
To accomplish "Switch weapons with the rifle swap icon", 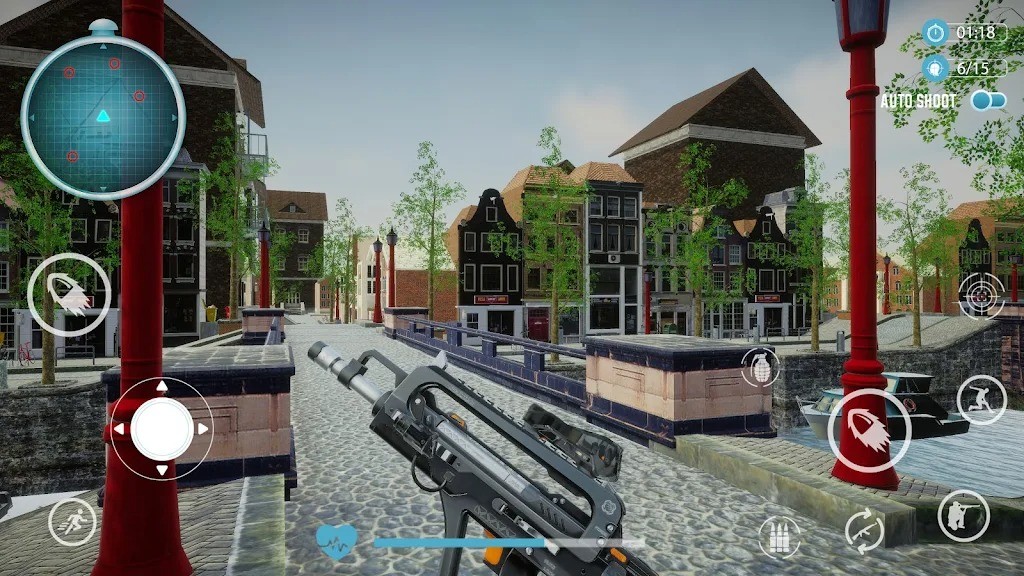I will (864, 528).
